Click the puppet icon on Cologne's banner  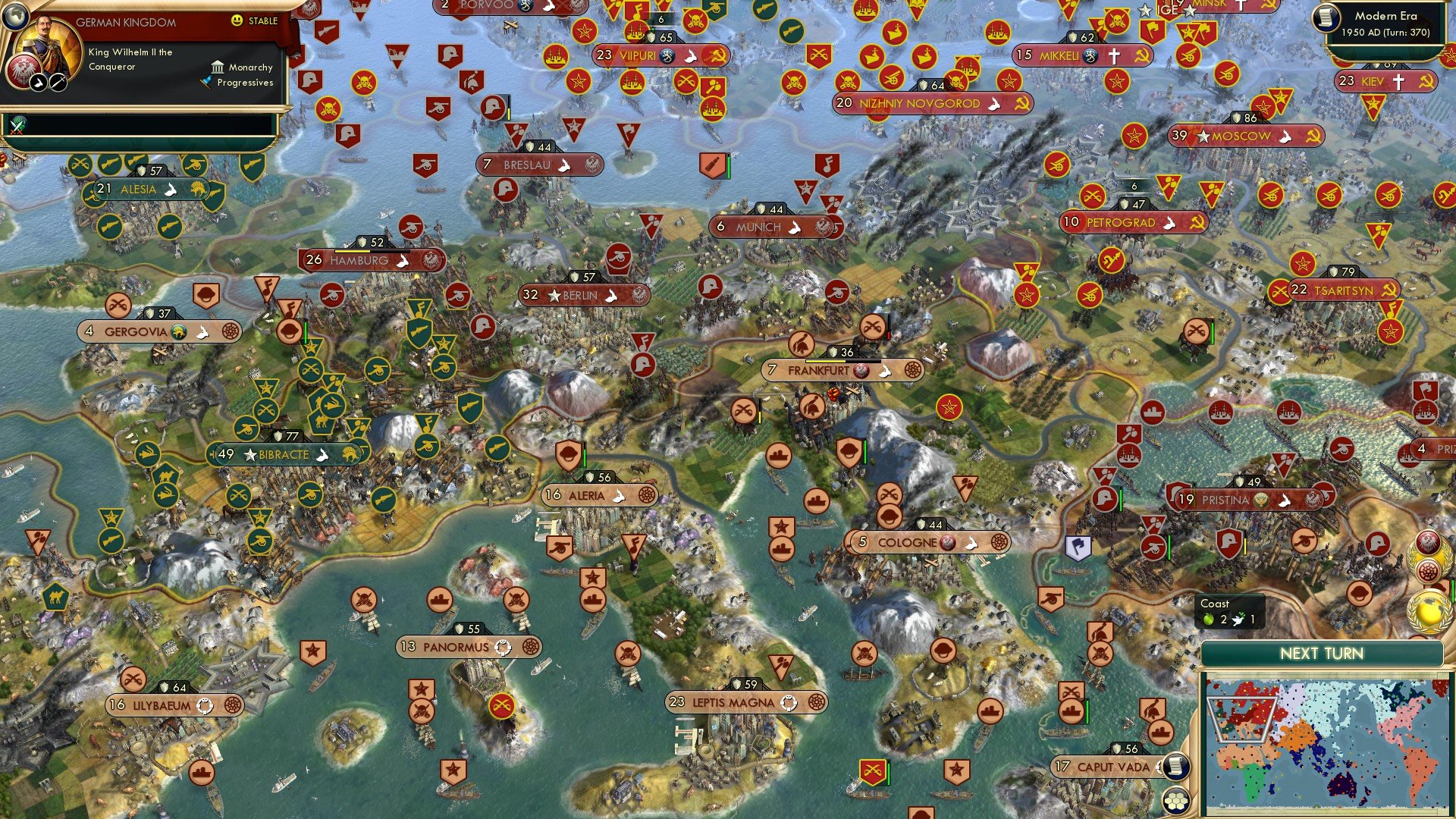click(946, 542)
